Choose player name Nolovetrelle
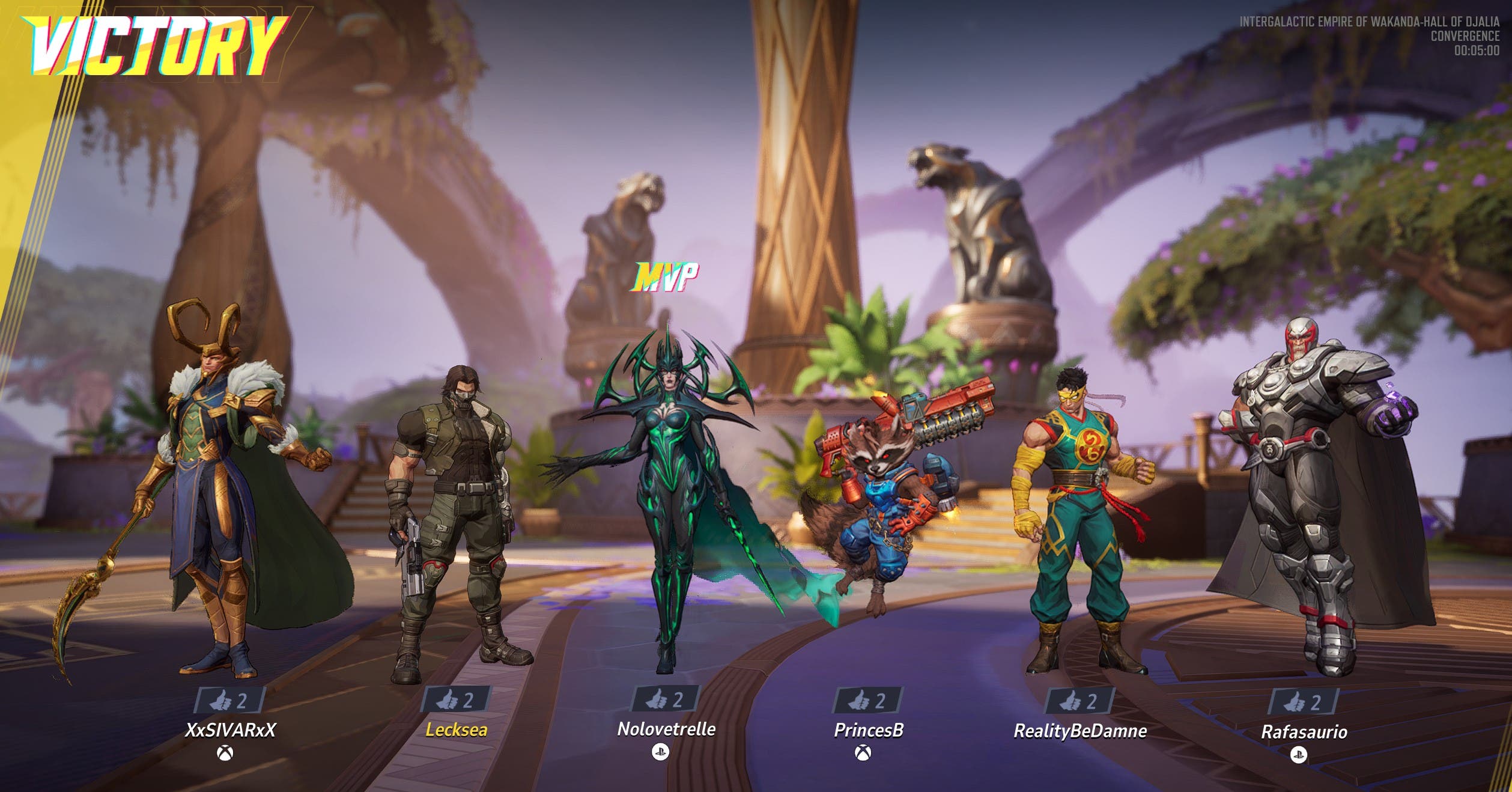Screen dimensions: 1512x792 [x=666, y=729]
